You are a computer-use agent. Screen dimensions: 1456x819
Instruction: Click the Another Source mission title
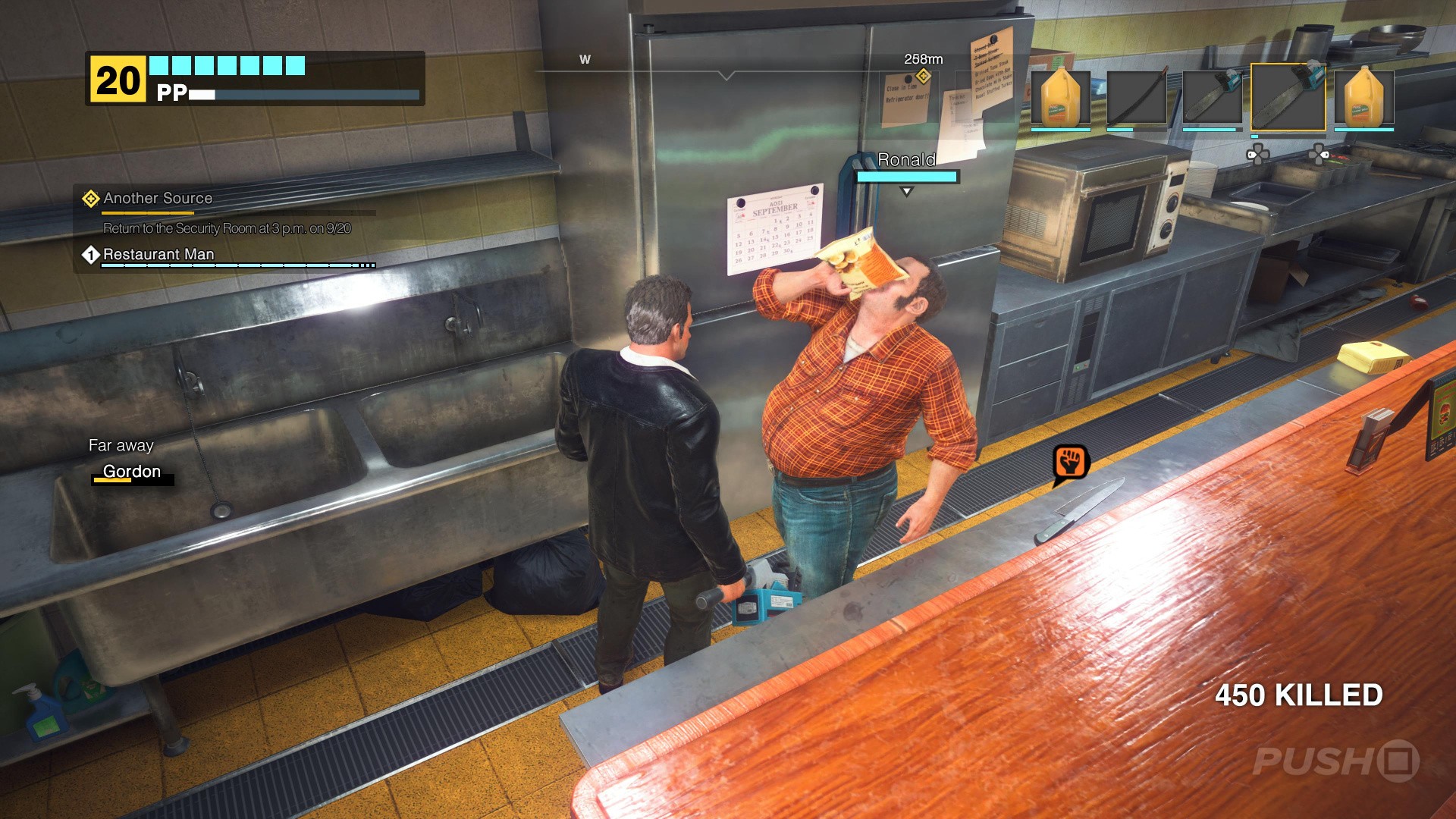(x=157, y=198)
